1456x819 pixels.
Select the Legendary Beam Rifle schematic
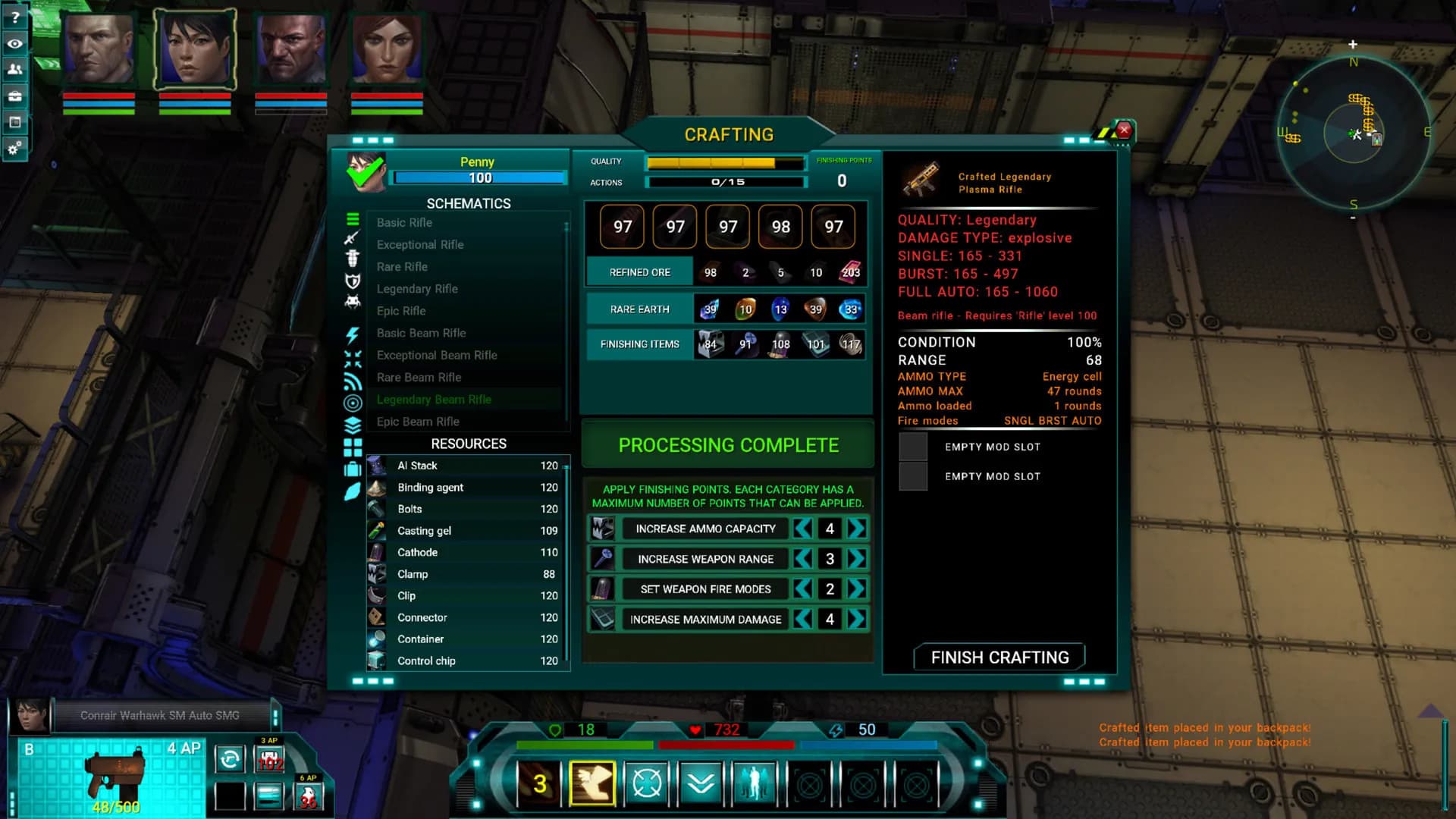(434, 400)
